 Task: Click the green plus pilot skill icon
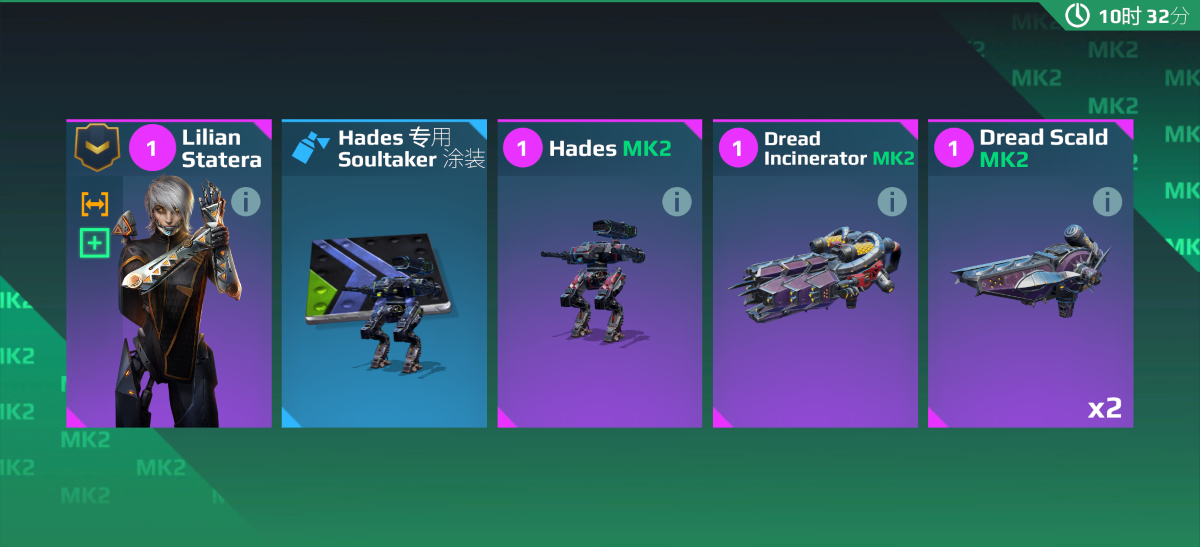coord(95,242)
